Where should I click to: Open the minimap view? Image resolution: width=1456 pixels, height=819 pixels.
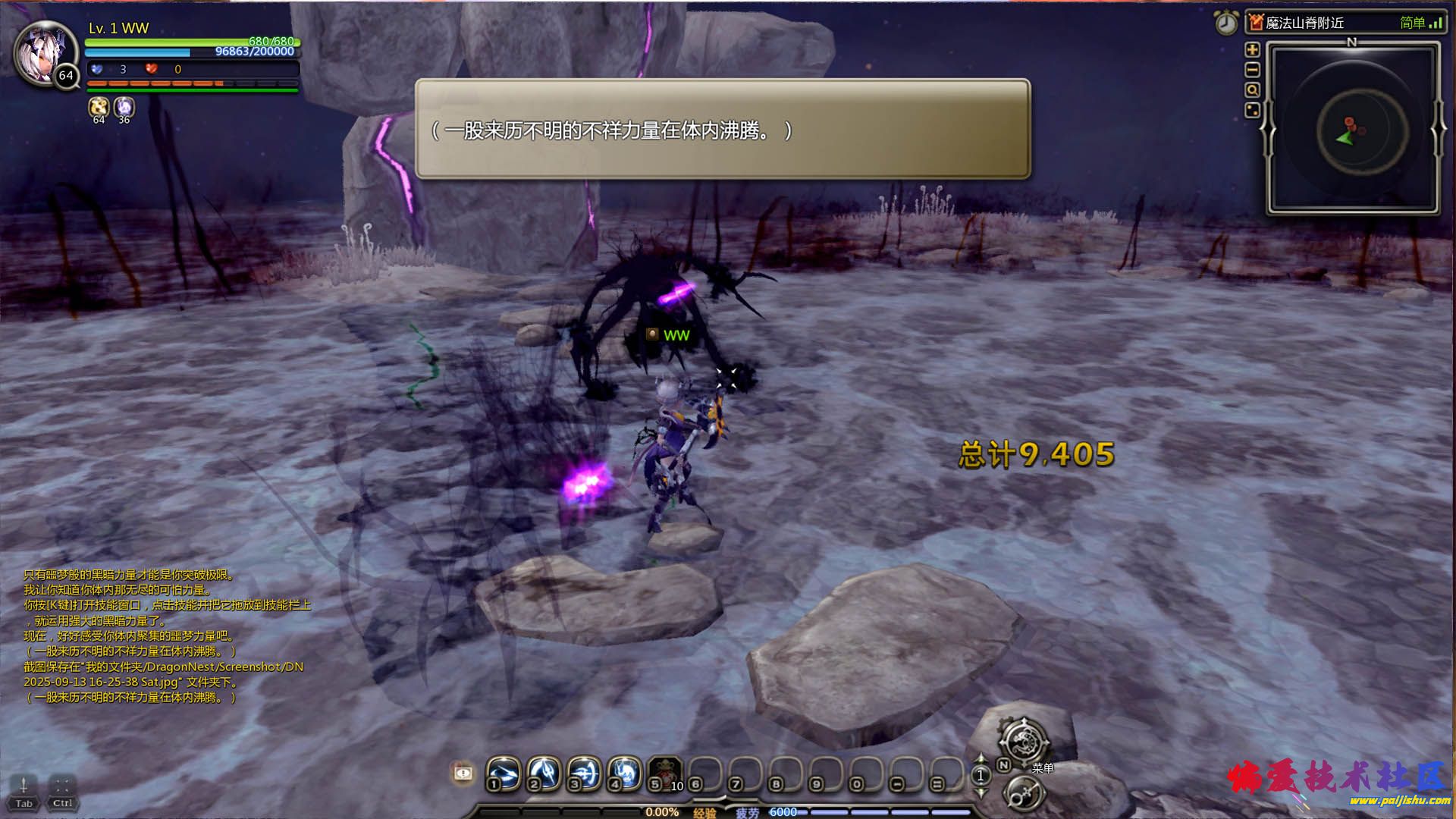click(1354, 127)
